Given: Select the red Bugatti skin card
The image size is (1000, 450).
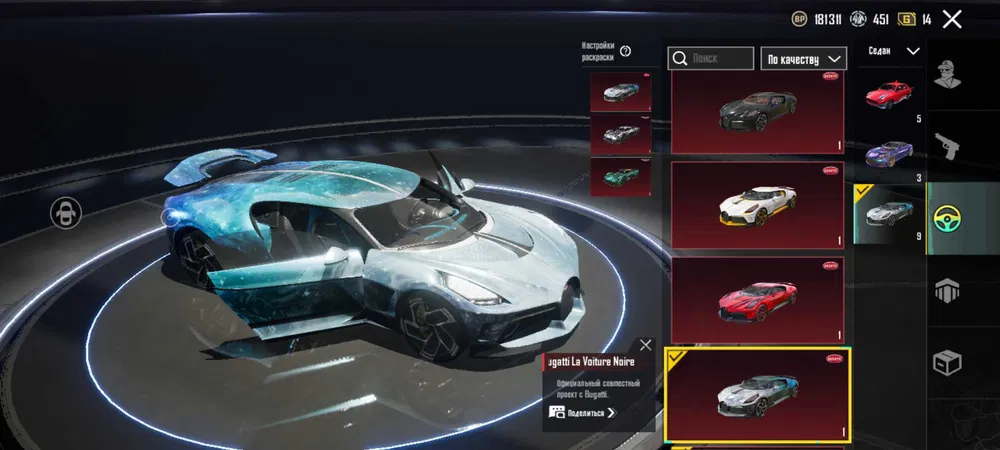Looking at the screenshot, I should 757,299.
